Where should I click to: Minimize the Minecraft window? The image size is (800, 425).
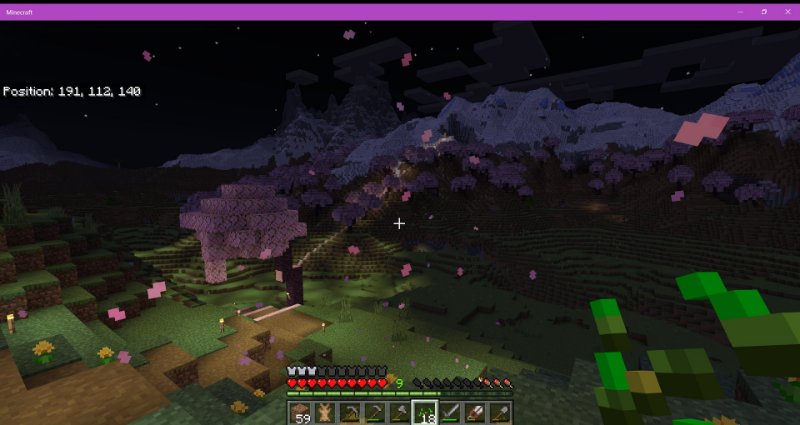[x=741, y=10]
